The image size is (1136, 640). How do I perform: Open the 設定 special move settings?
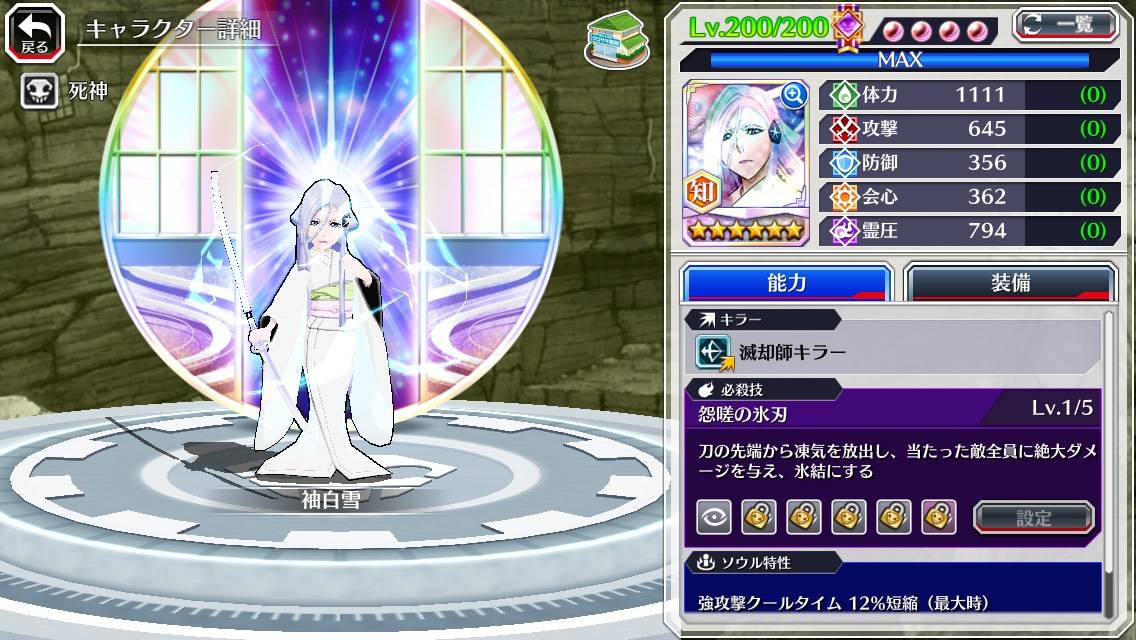pos(1034,518)
